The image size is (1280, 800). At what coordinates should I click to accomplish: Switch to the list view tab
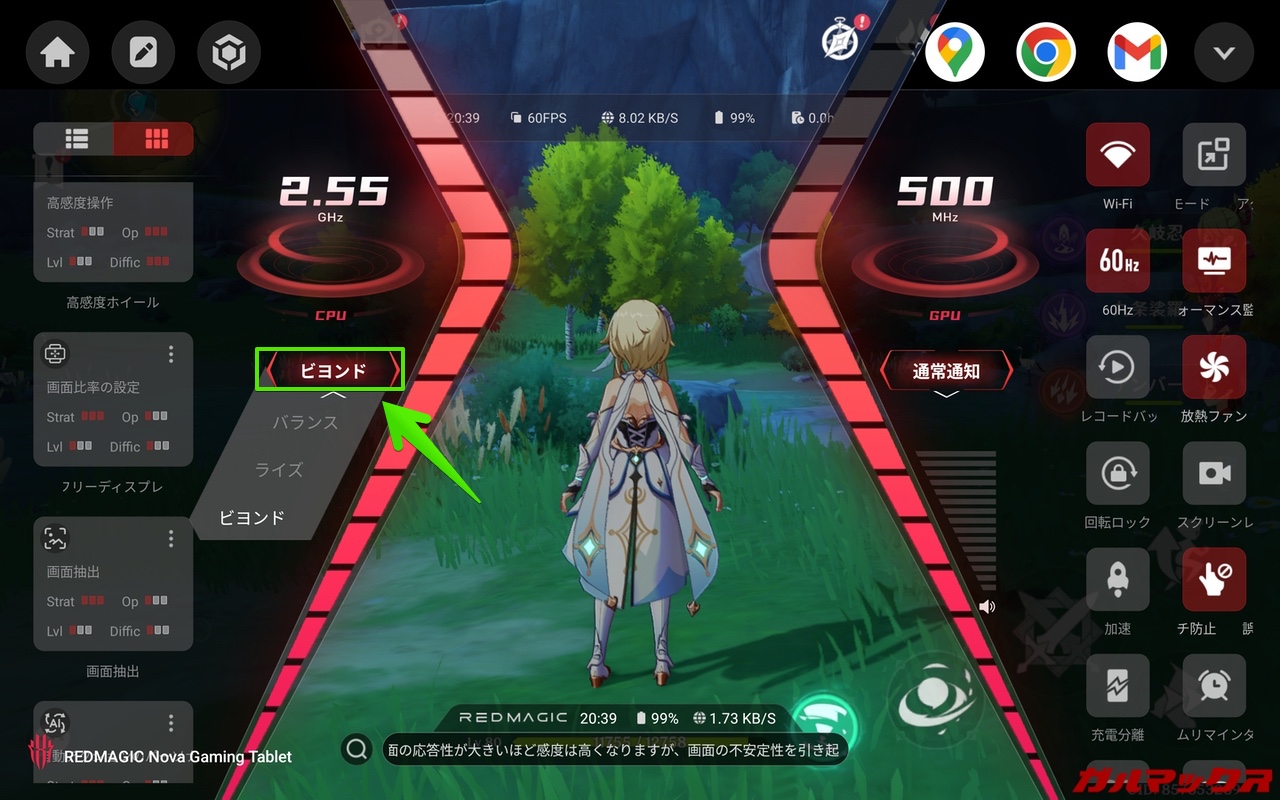click(76, 139)
